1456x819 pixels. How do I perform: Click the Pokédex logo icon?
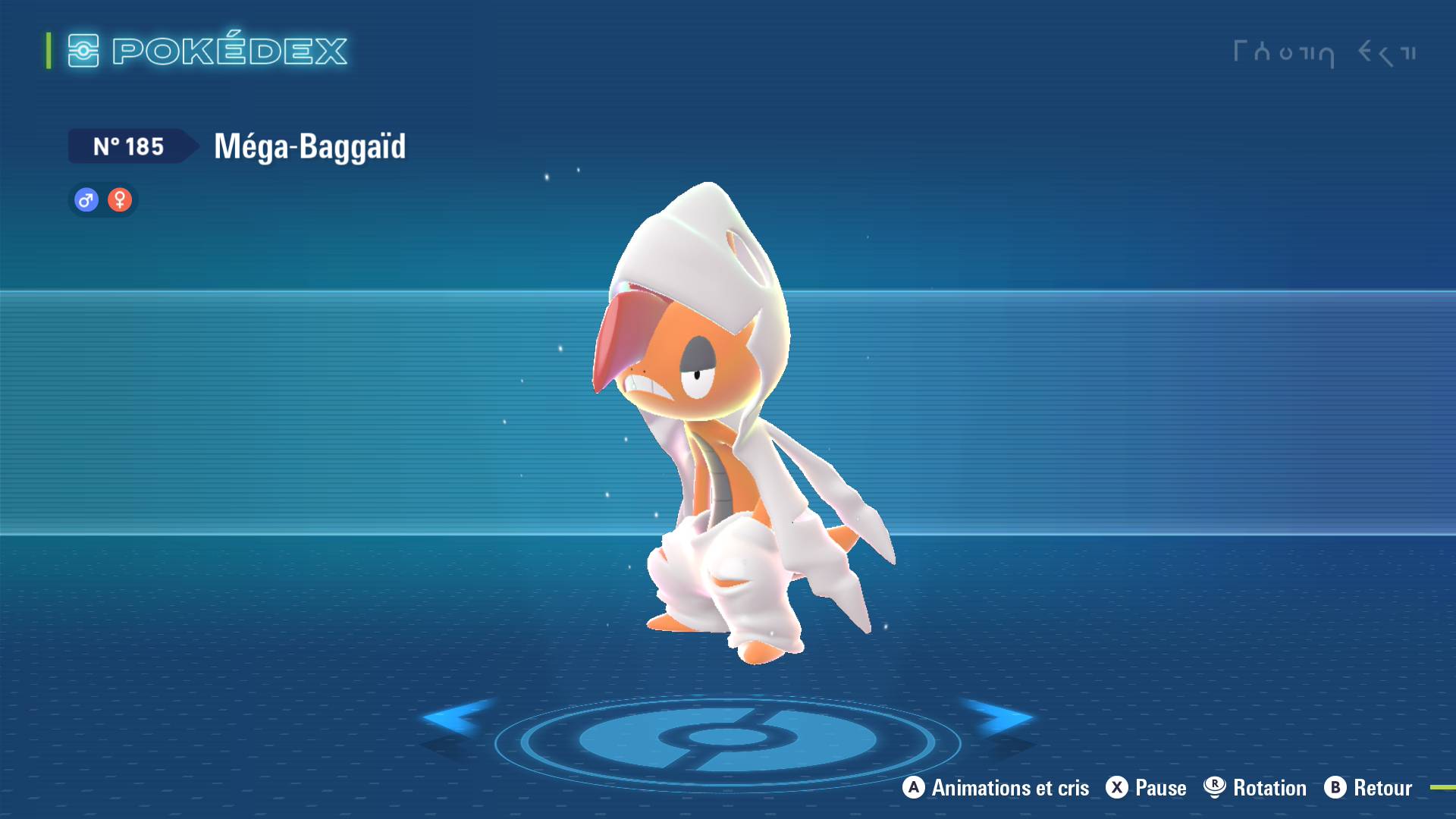[83, 51]
